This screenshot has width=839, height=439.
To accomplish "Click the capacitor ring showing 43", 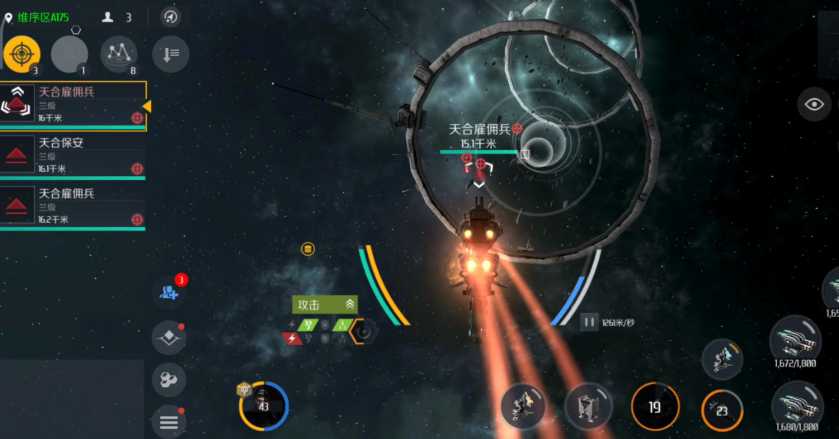I will [x=263, y=406].
